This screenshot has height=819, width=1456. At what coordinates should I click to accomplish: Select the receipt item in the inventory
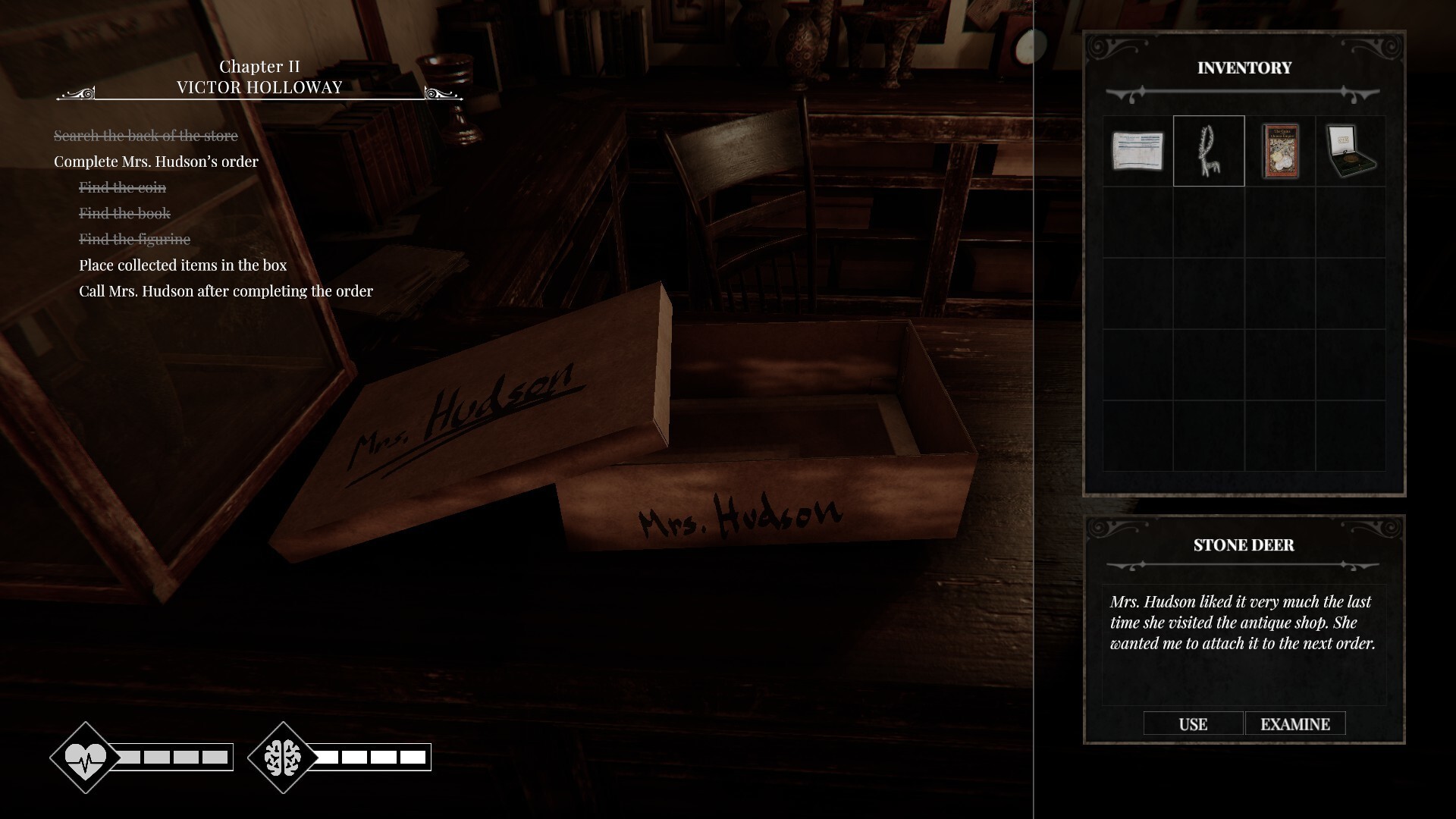click(1137, 151)
